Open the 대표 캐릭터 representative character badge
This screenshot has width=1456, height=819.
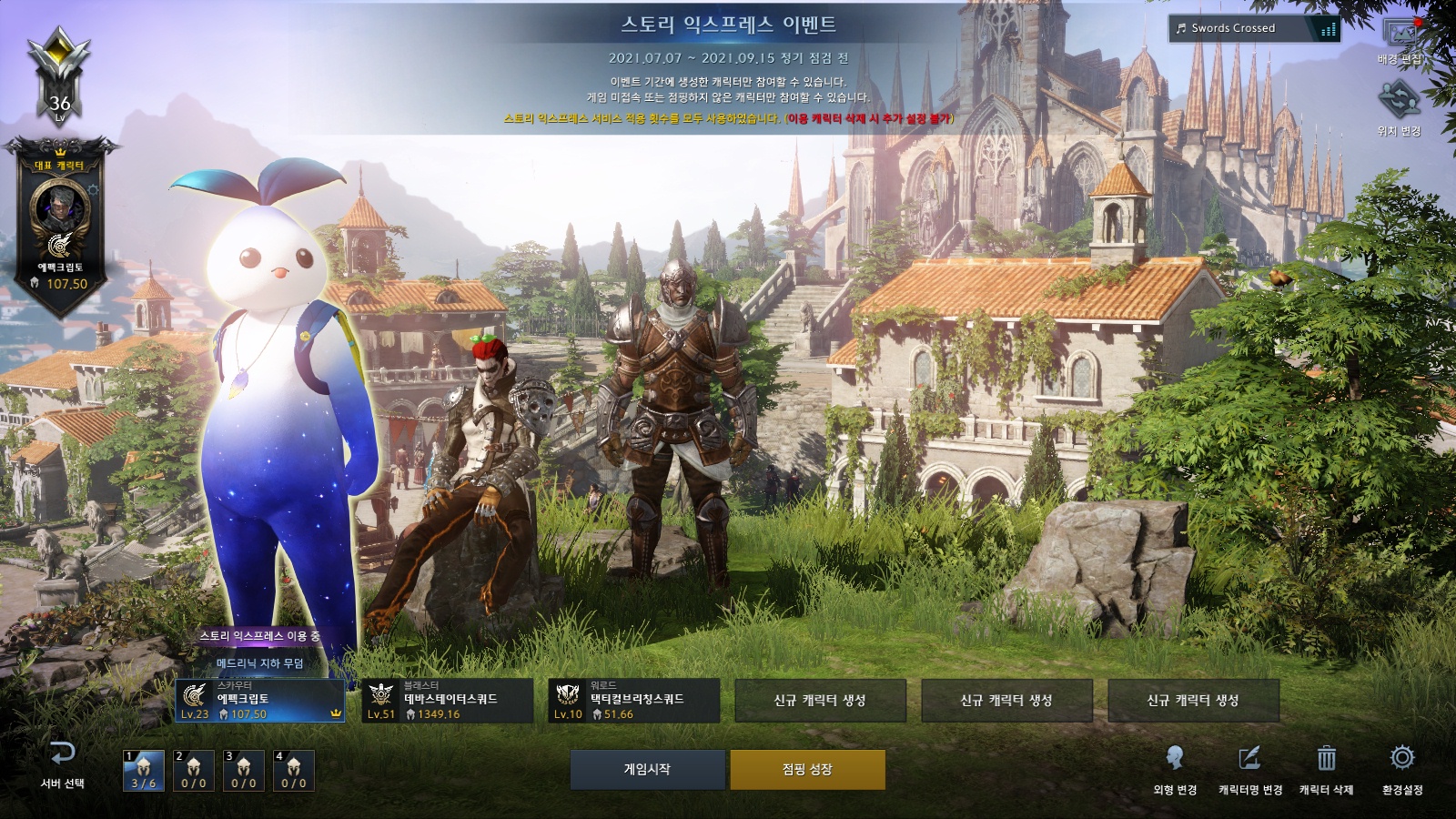click(x=60, y=223)
